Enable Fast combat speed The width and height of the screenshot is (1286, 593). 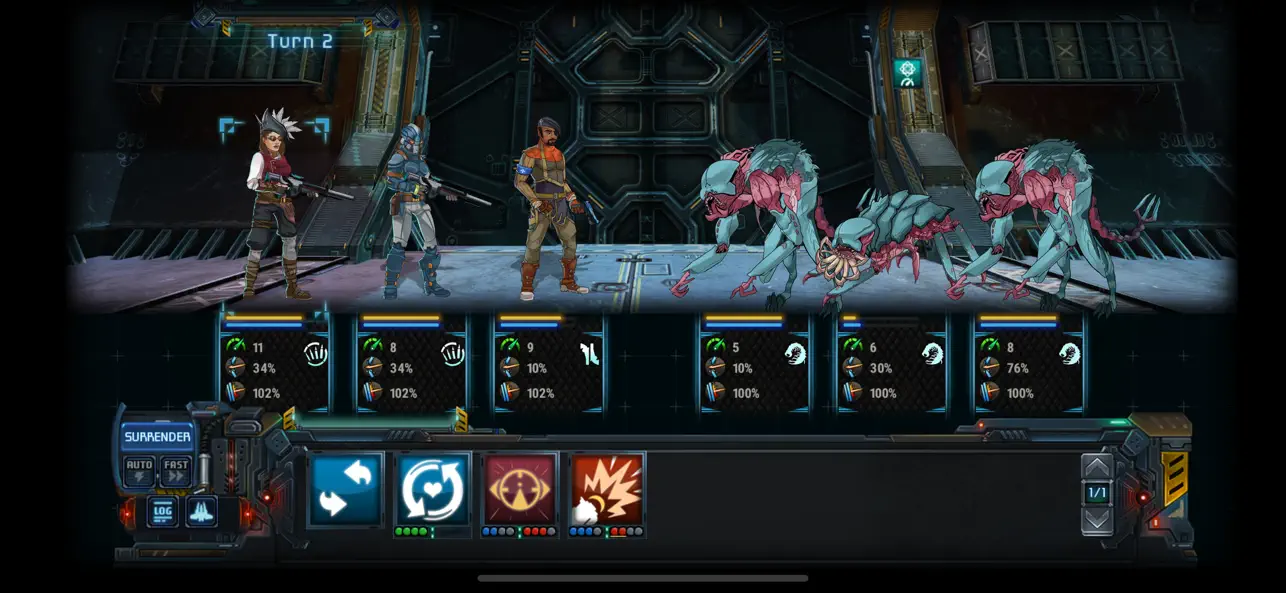coord(176,470)
